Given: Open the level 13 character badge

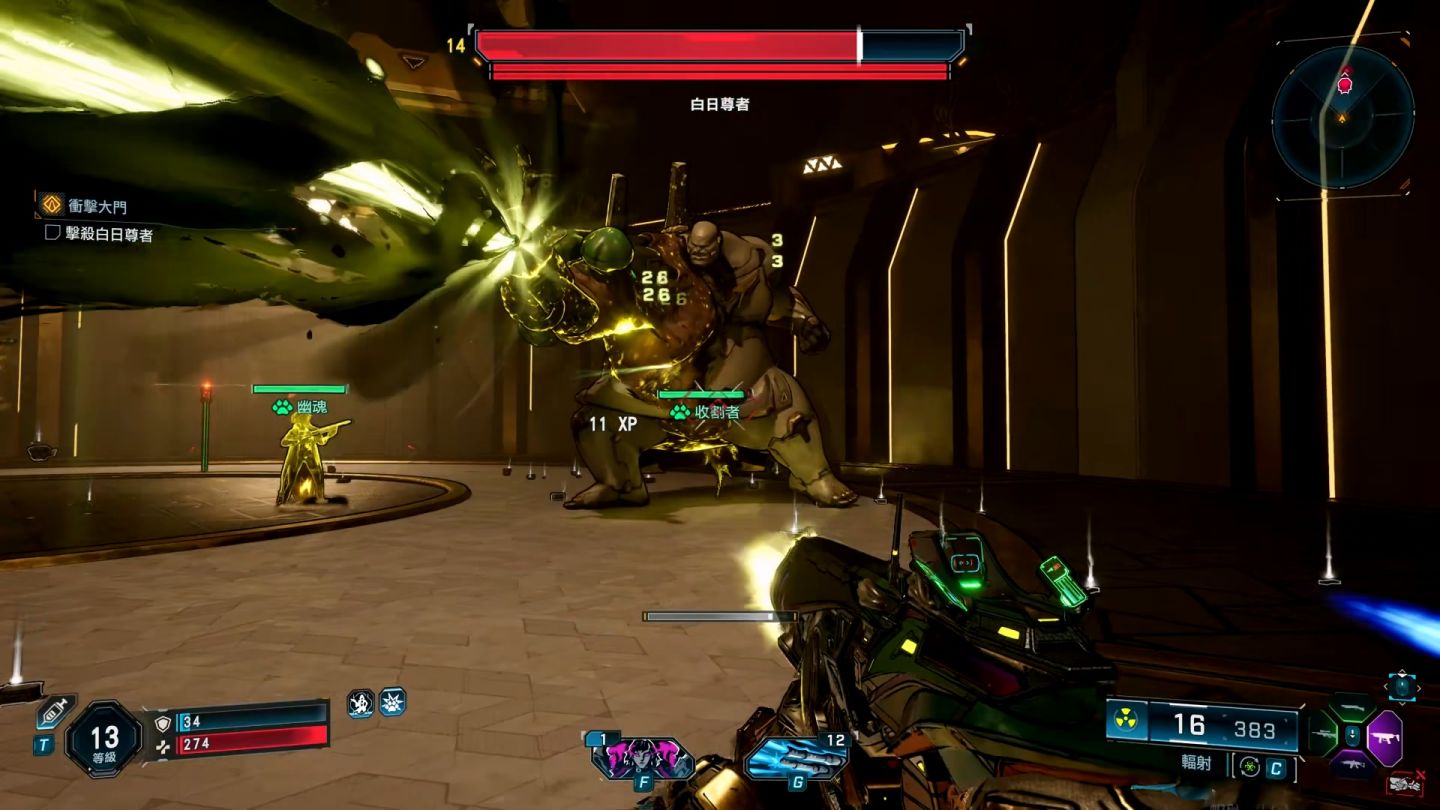Looking at the screenshot, I should point(104,740).
